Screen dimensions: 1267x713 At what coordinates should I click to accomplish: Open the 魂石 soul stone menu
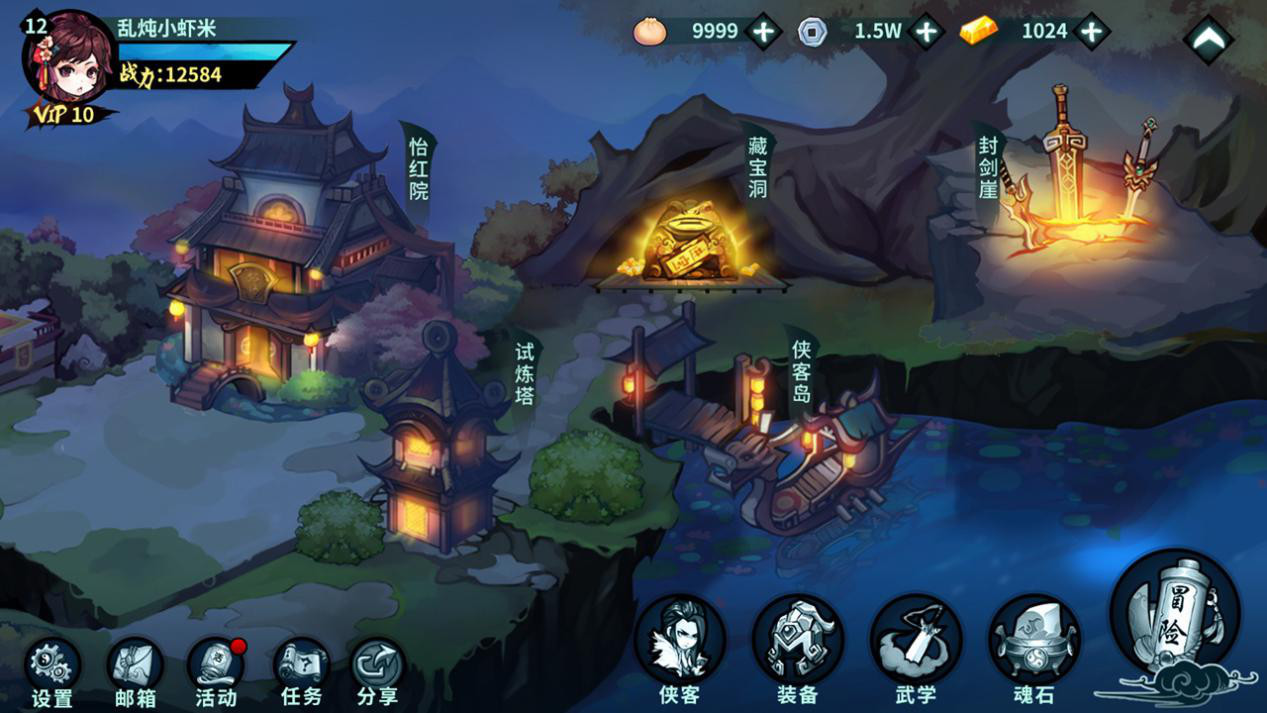pos(1034,642)
